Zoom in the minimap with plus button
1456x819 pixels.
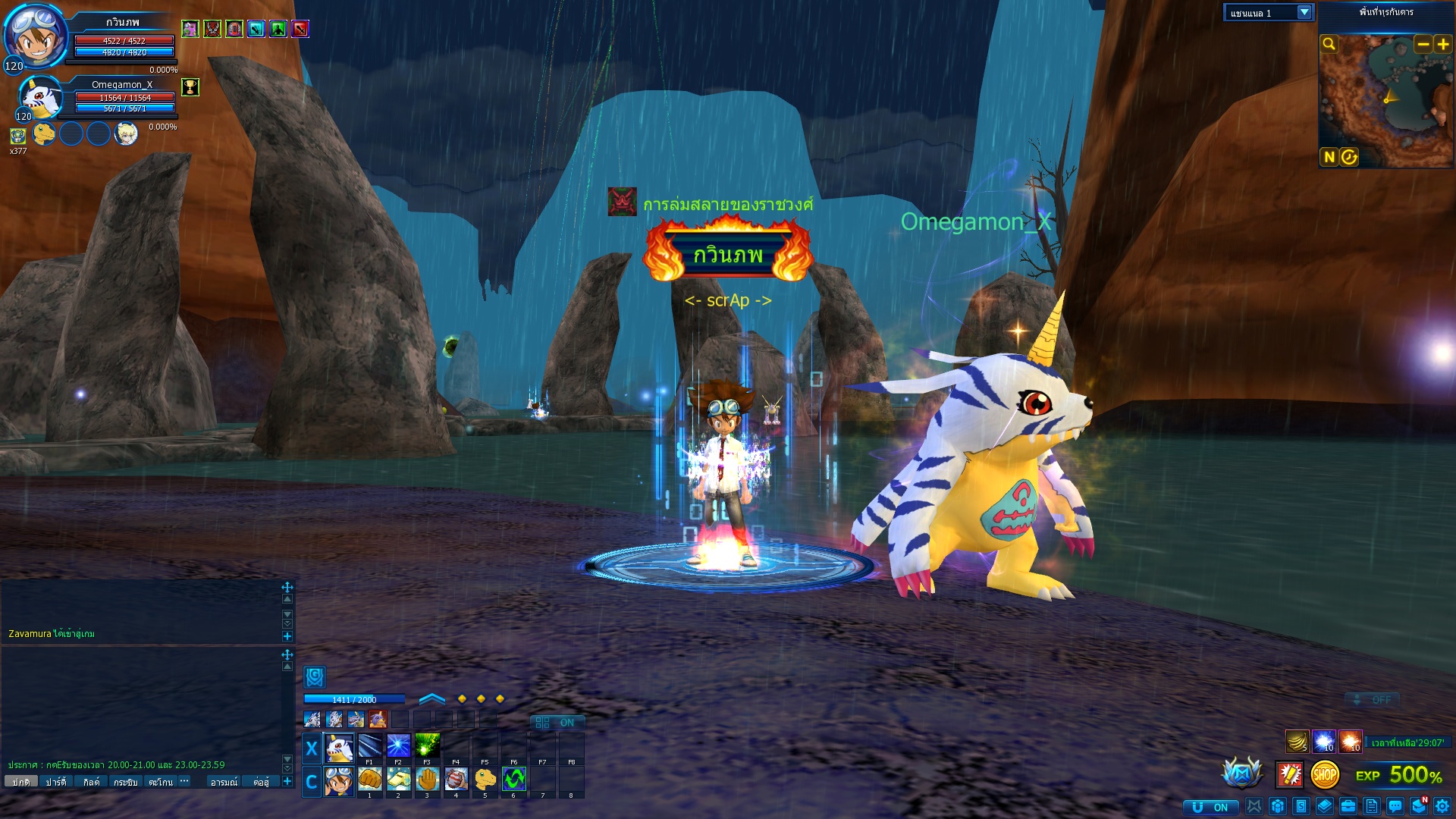[x=1442, y=44]
